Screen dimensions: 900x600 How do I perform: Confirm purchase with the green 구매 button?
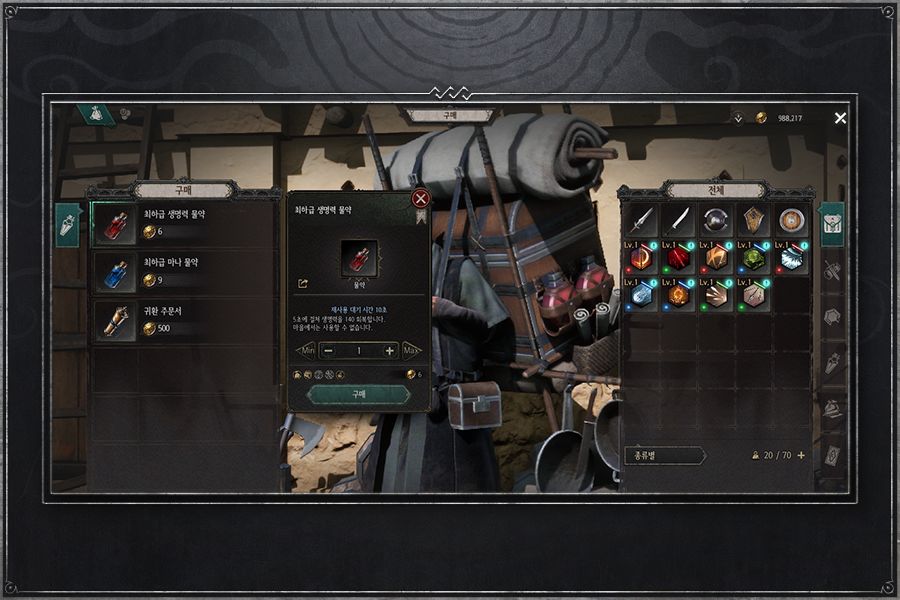pos(359,395)
